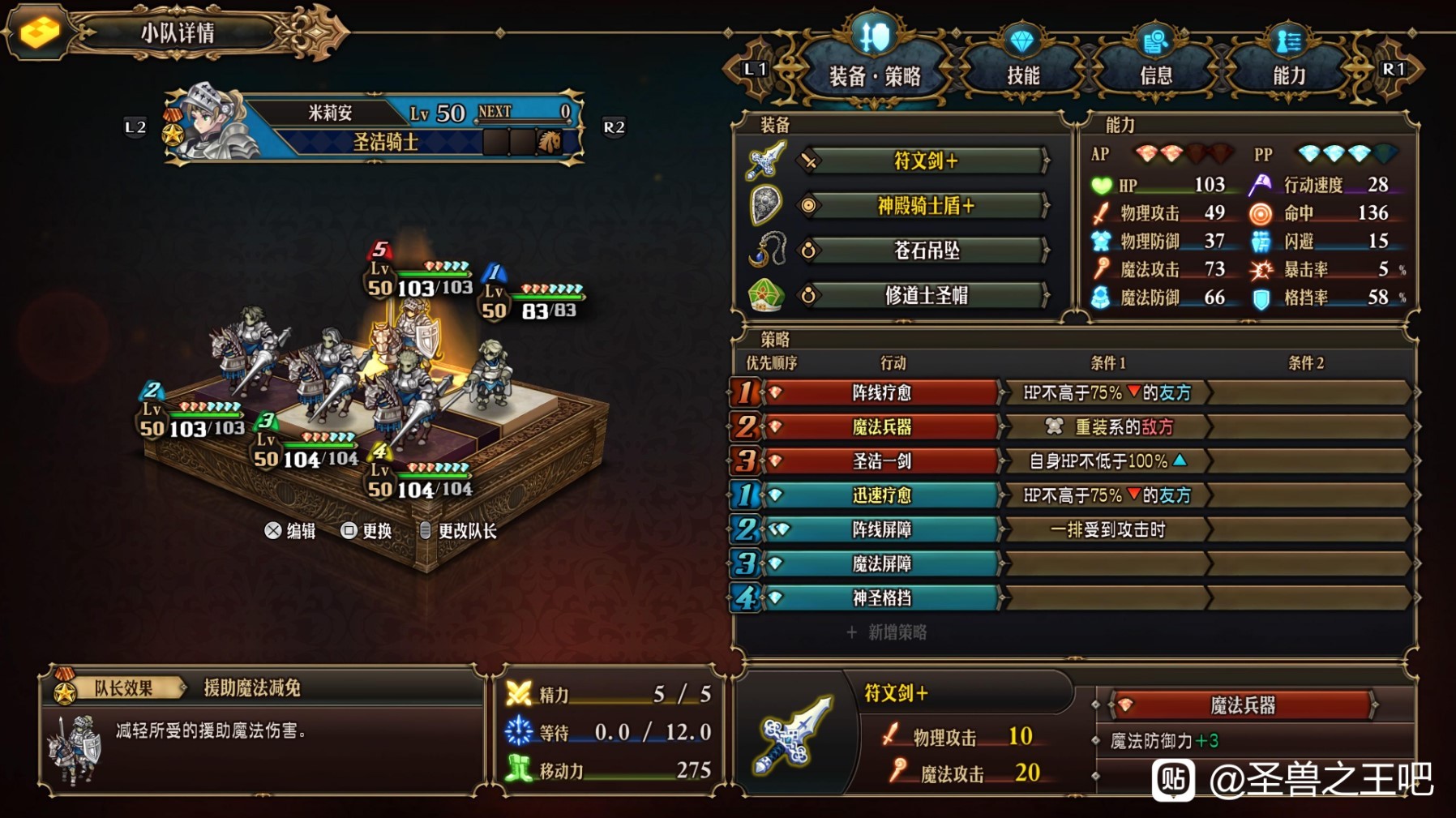The height and width of the screenshot is (818, 1456).
Task: Toggle the gem next to 神圣格挡 tactic
Action: tap(776, 597)
